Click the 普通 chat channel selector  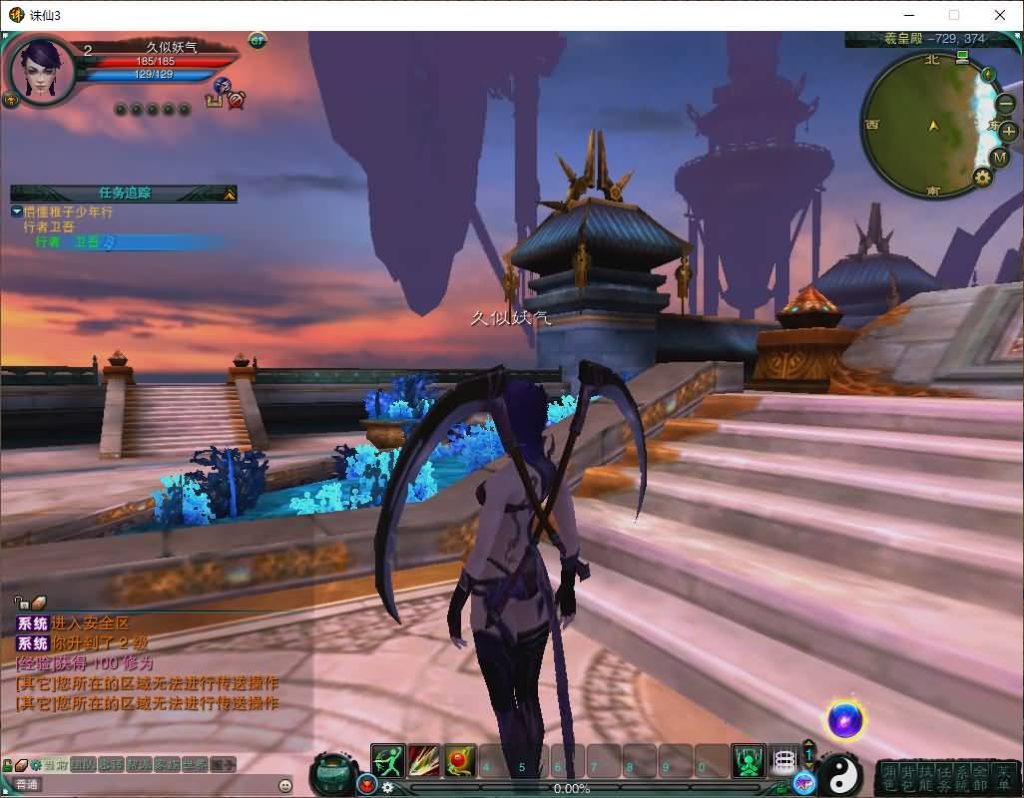(28, 785)
